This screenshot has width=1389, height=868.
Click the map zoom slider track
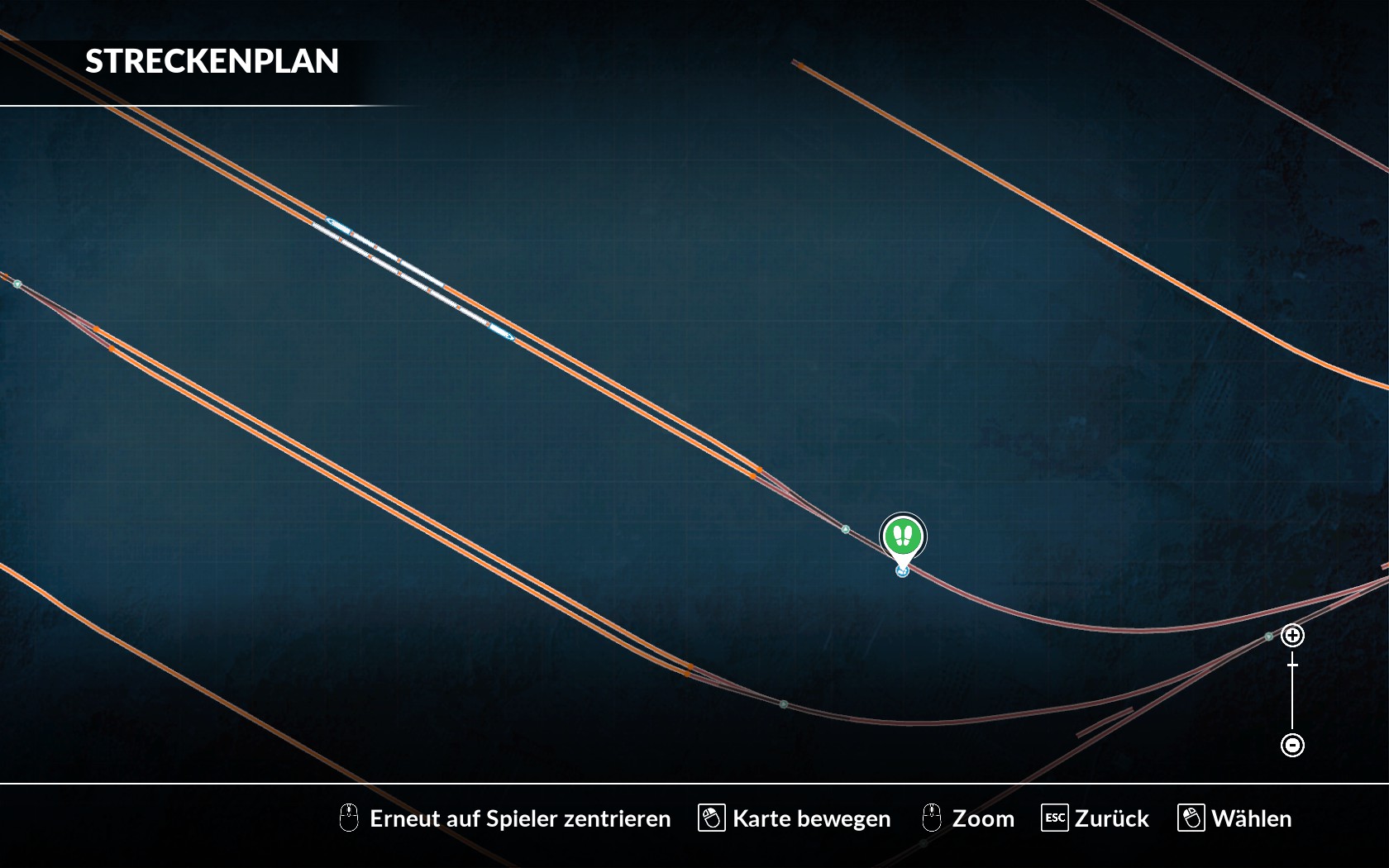[1292, 694]
